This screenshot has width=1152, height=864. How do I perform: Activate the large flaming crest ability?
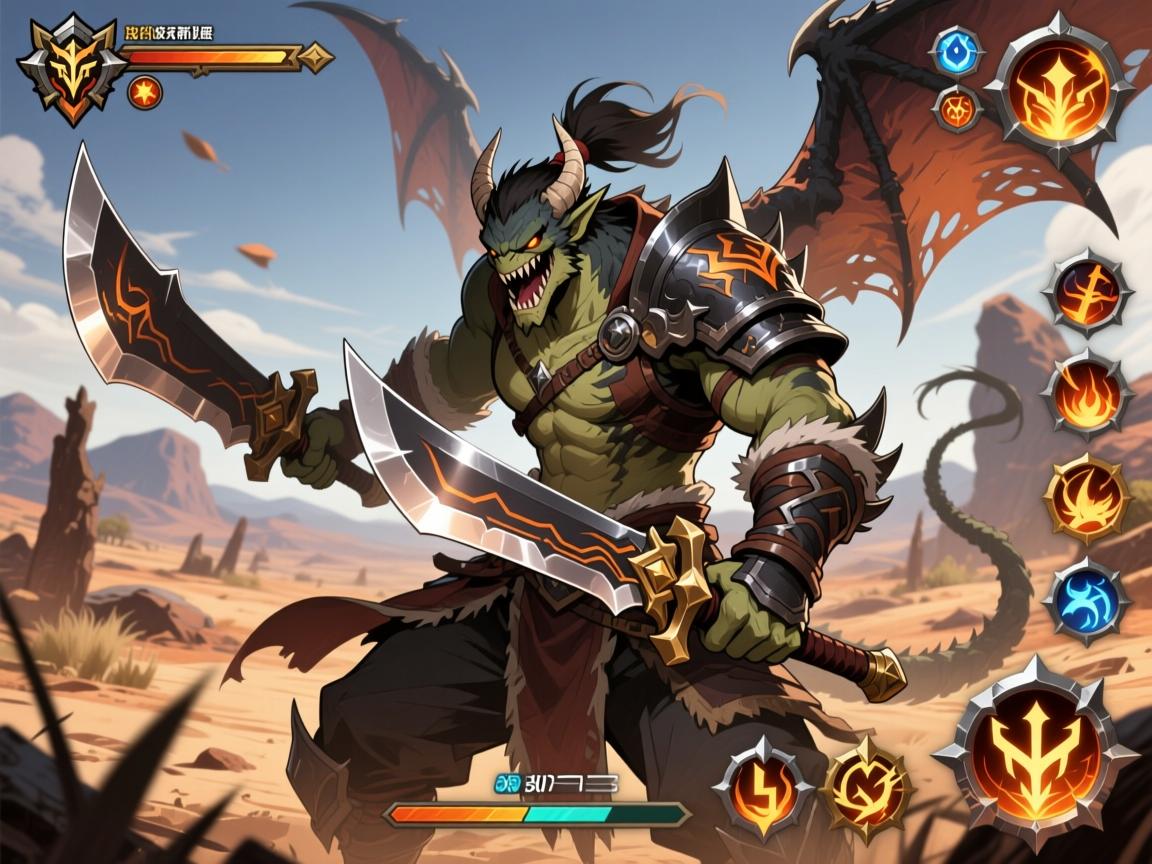click(x=1058, y=86)
